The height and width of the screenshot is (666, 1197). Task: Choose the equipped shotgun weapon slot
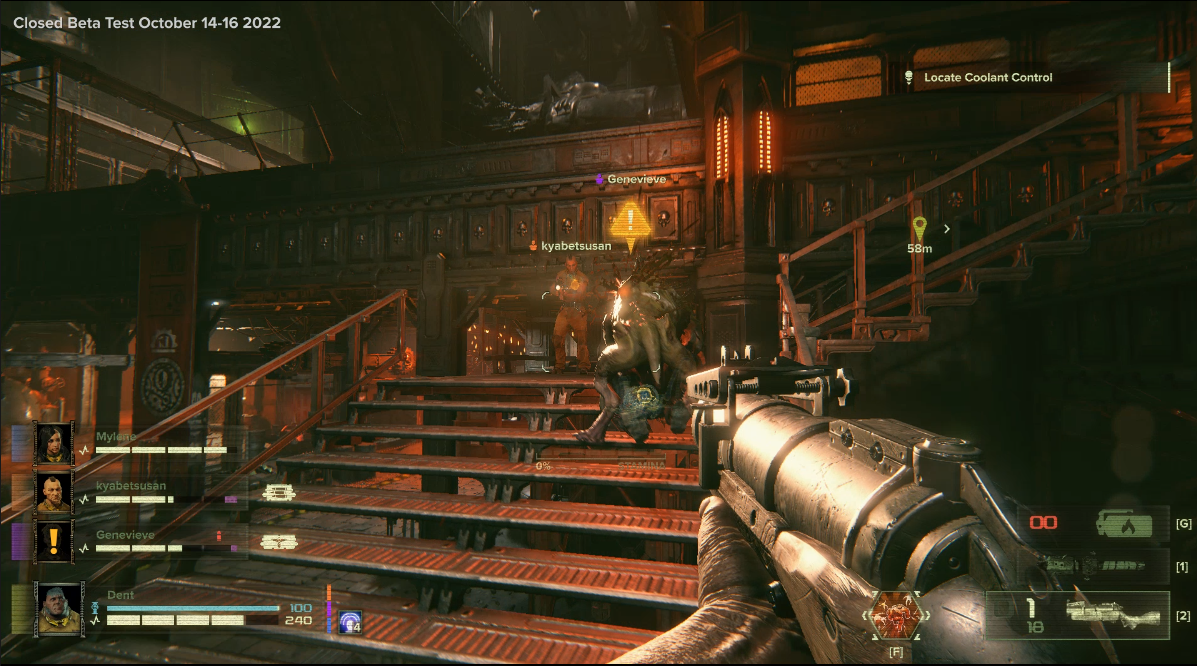coord(1078,614)
